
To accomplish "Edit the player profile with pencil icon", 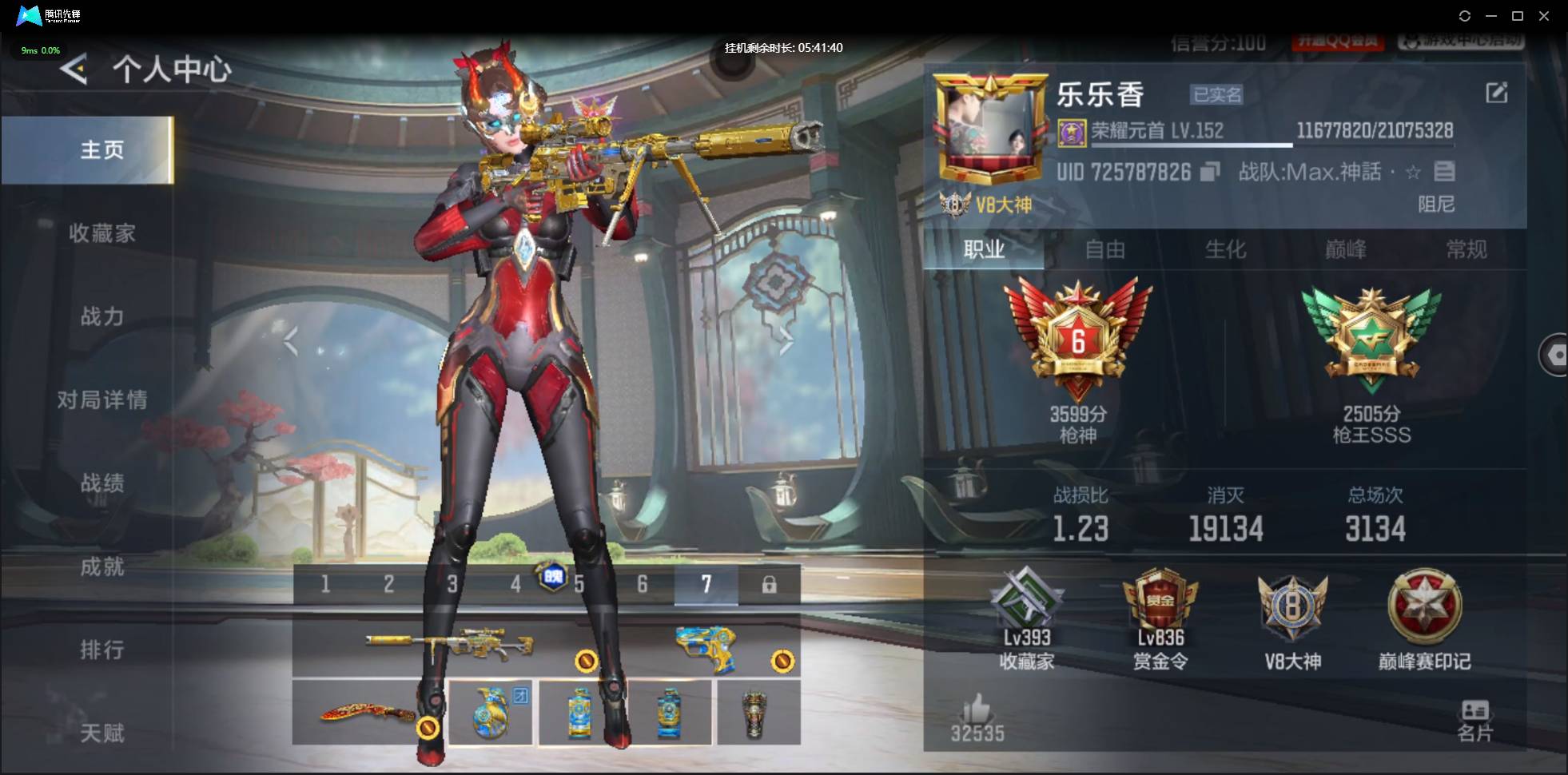I will click(x=1496, y=93).
